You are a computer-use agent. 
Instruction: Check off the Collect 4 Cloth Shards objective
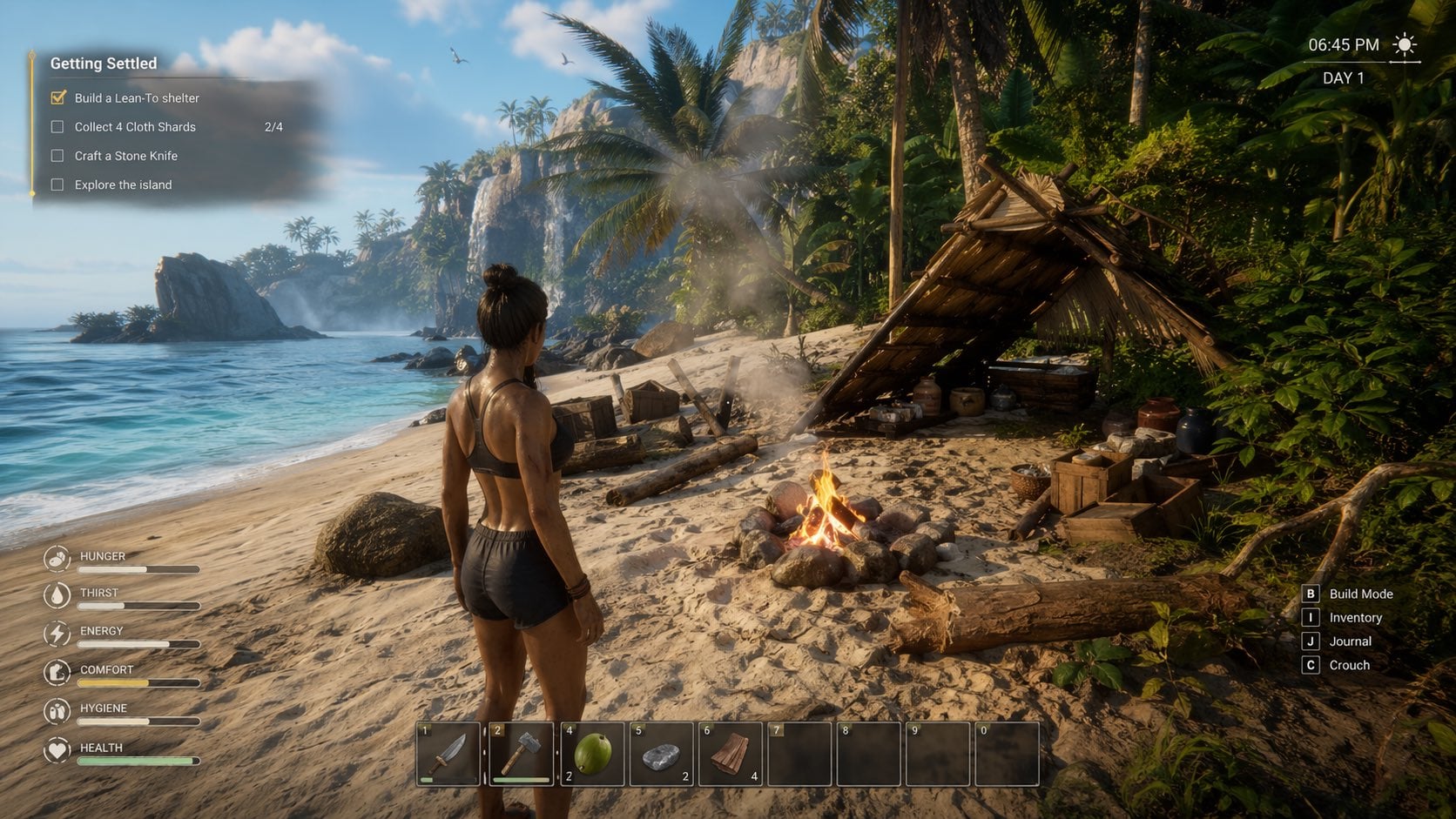57,126
